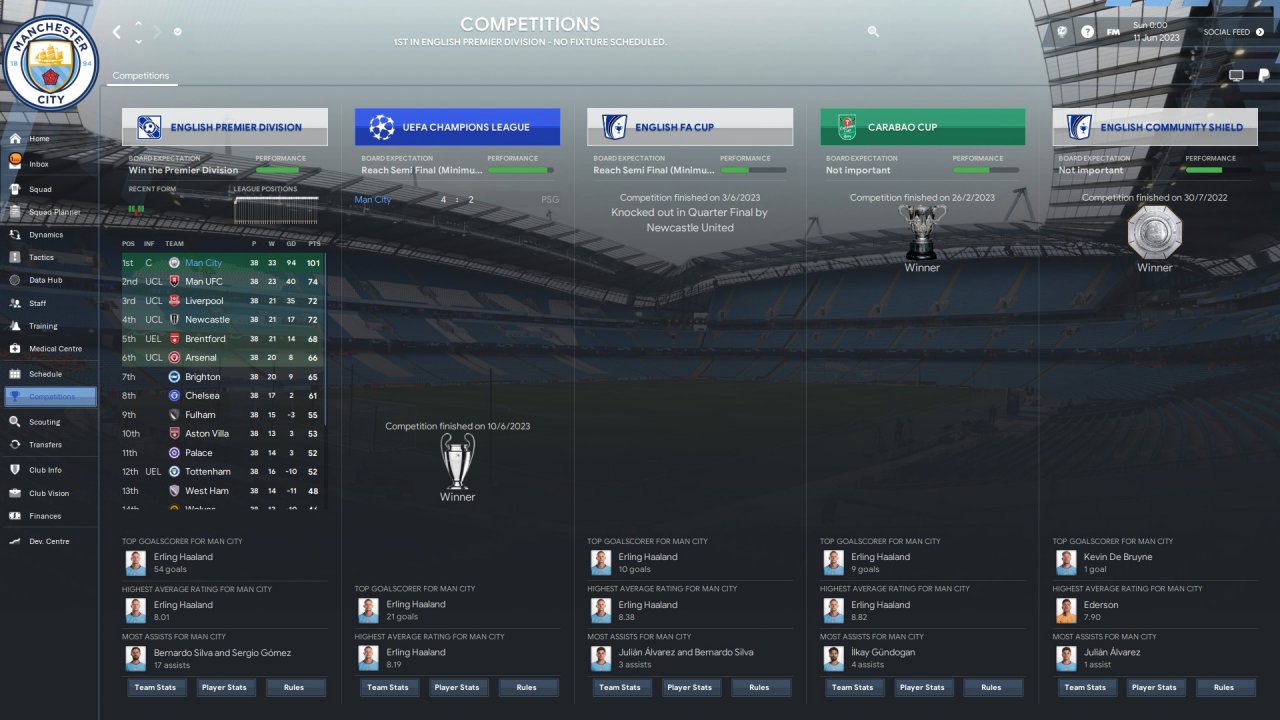The height and width of the screenshot is (720, 1280).
Task: Open the English FA Cup header
Action: click(x=690, y=127)
